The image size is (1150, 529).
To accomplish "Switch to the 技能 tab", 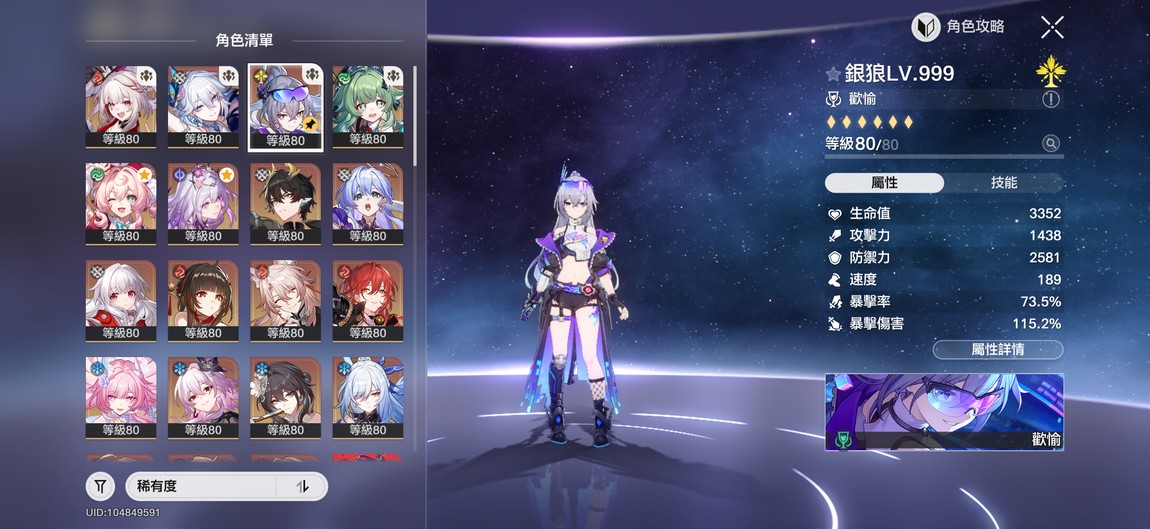I will click(x=1003, y=183).
